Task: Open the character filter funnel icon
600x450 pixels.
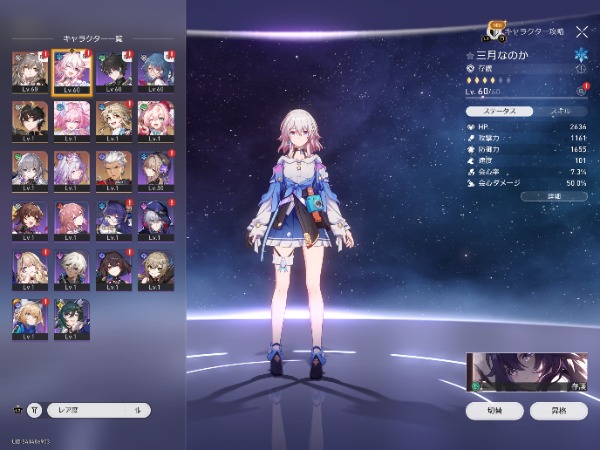Action: click(x=36, y=410)
